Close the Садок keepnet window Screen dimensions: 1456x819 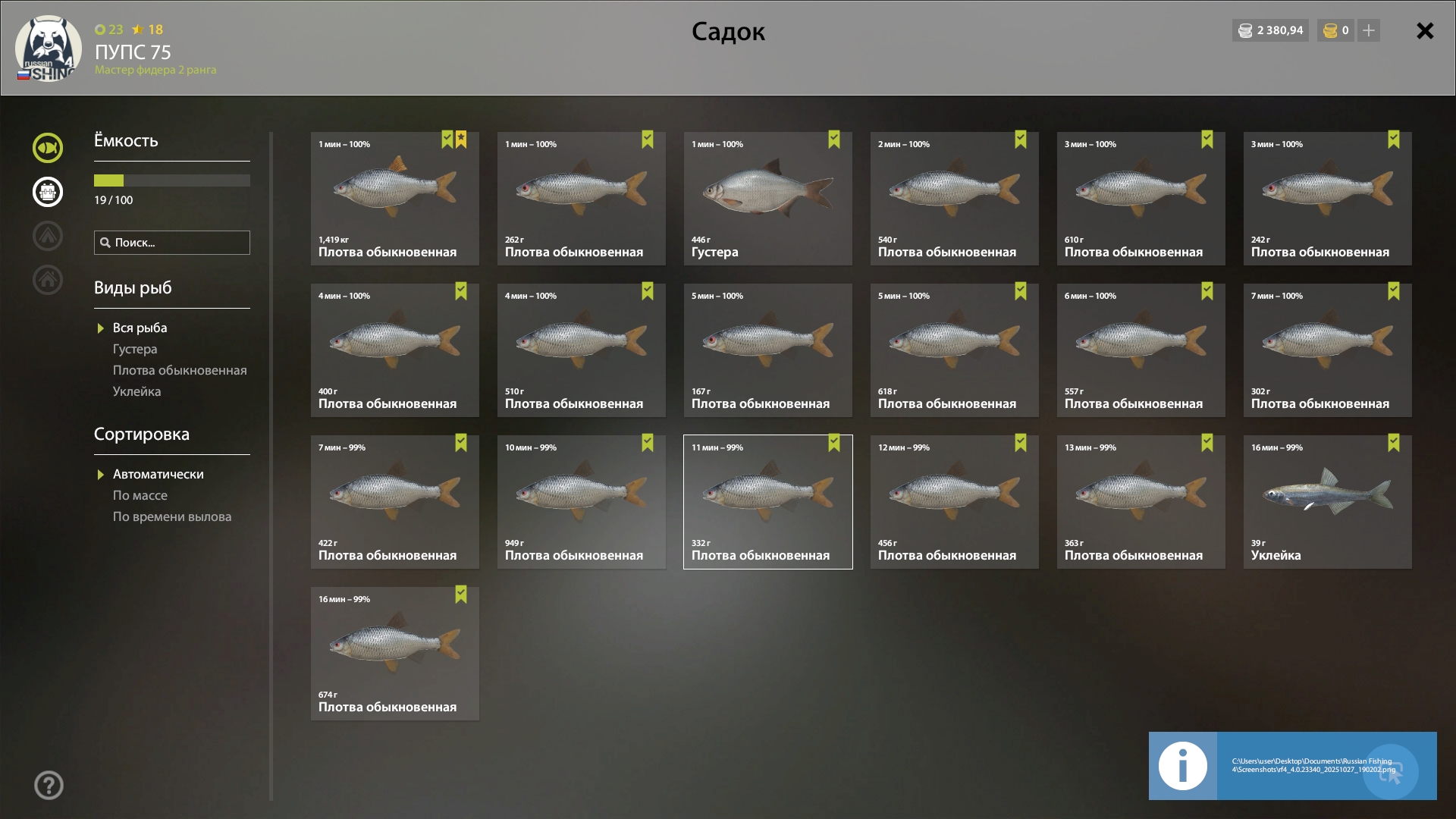pos(1425,31)
